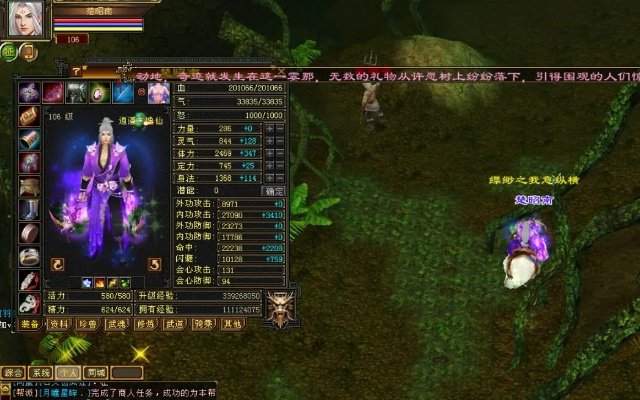Screen dimensions: 640x400
Task: Switch to the 资料 info tab
Action: coord(59,324)
